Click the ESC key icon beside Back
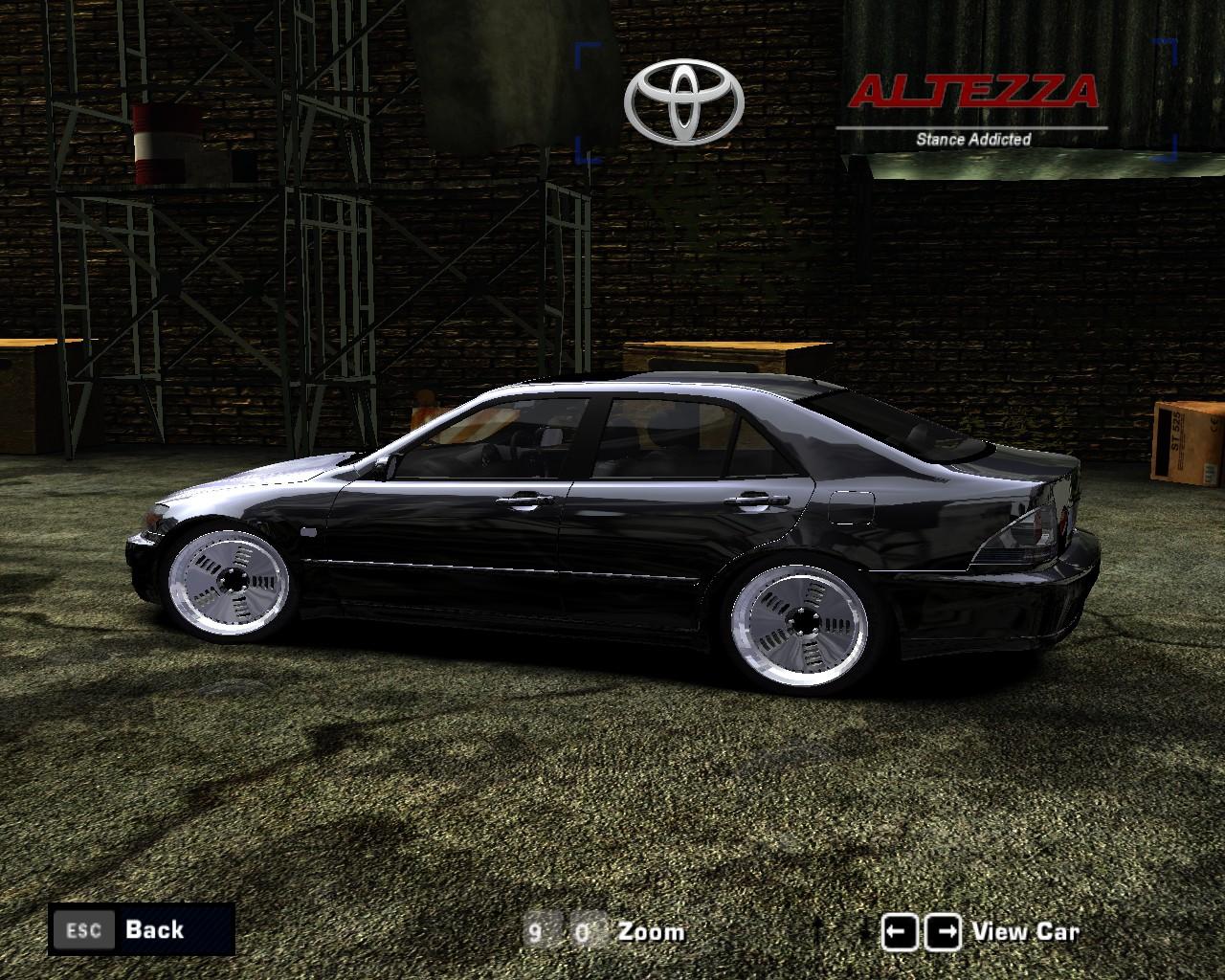Image resolution: width=1225 pixels, height=980 pixels. tap(84, 929)
